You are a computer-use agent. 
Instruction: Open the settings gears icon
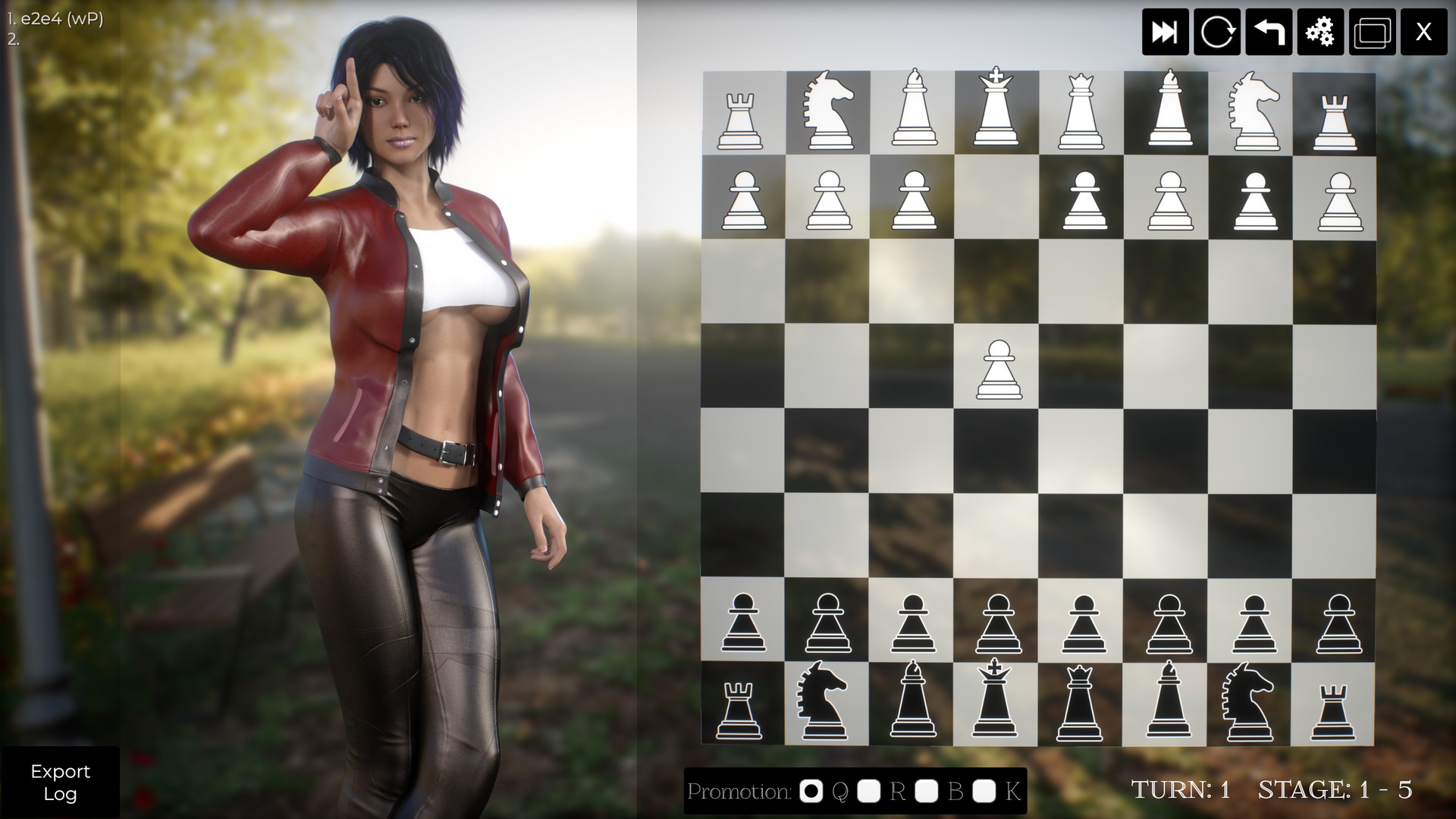click(1319, 32)
